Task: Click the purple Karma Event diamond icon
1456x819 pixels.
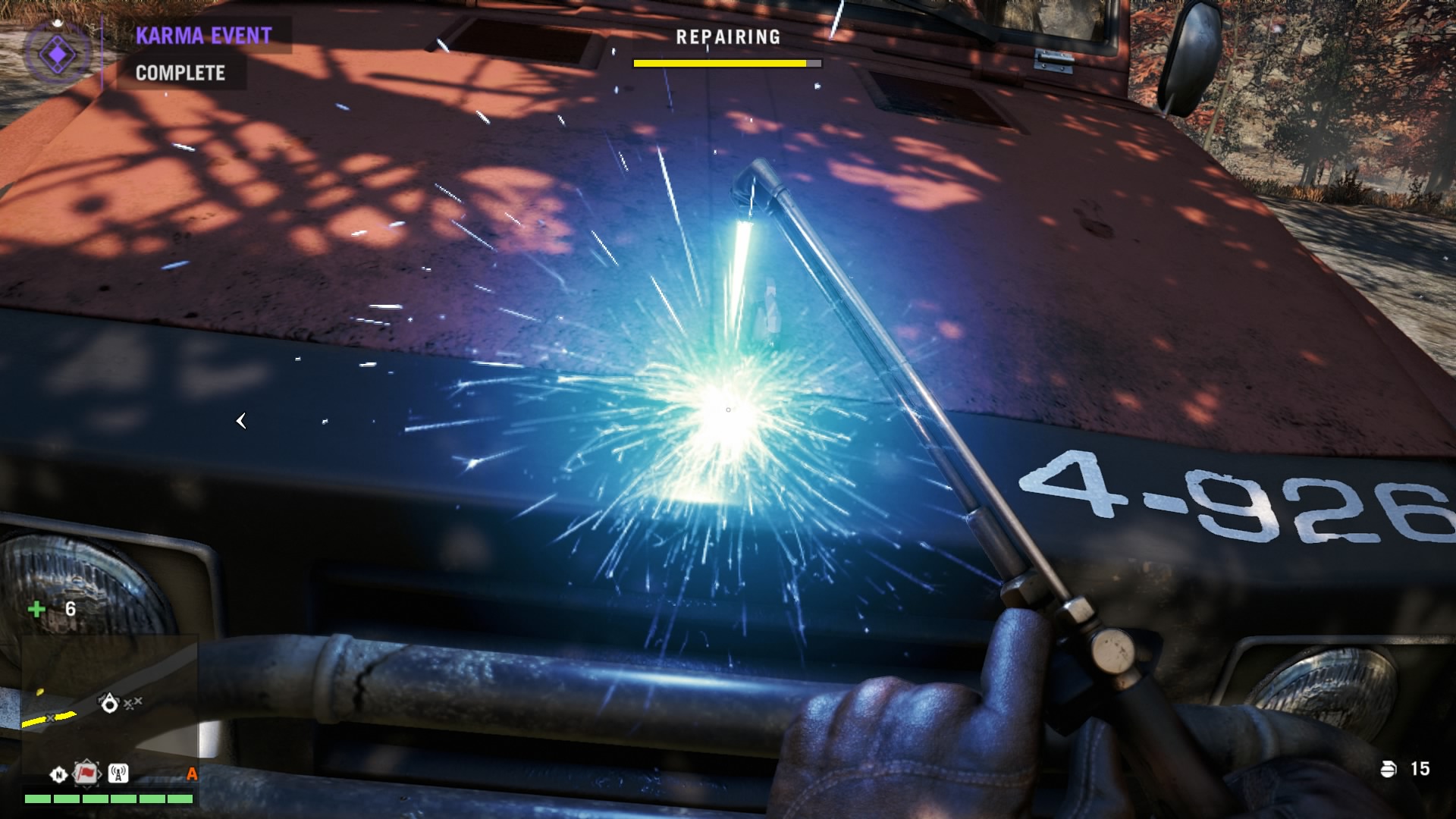Action: 57,54
